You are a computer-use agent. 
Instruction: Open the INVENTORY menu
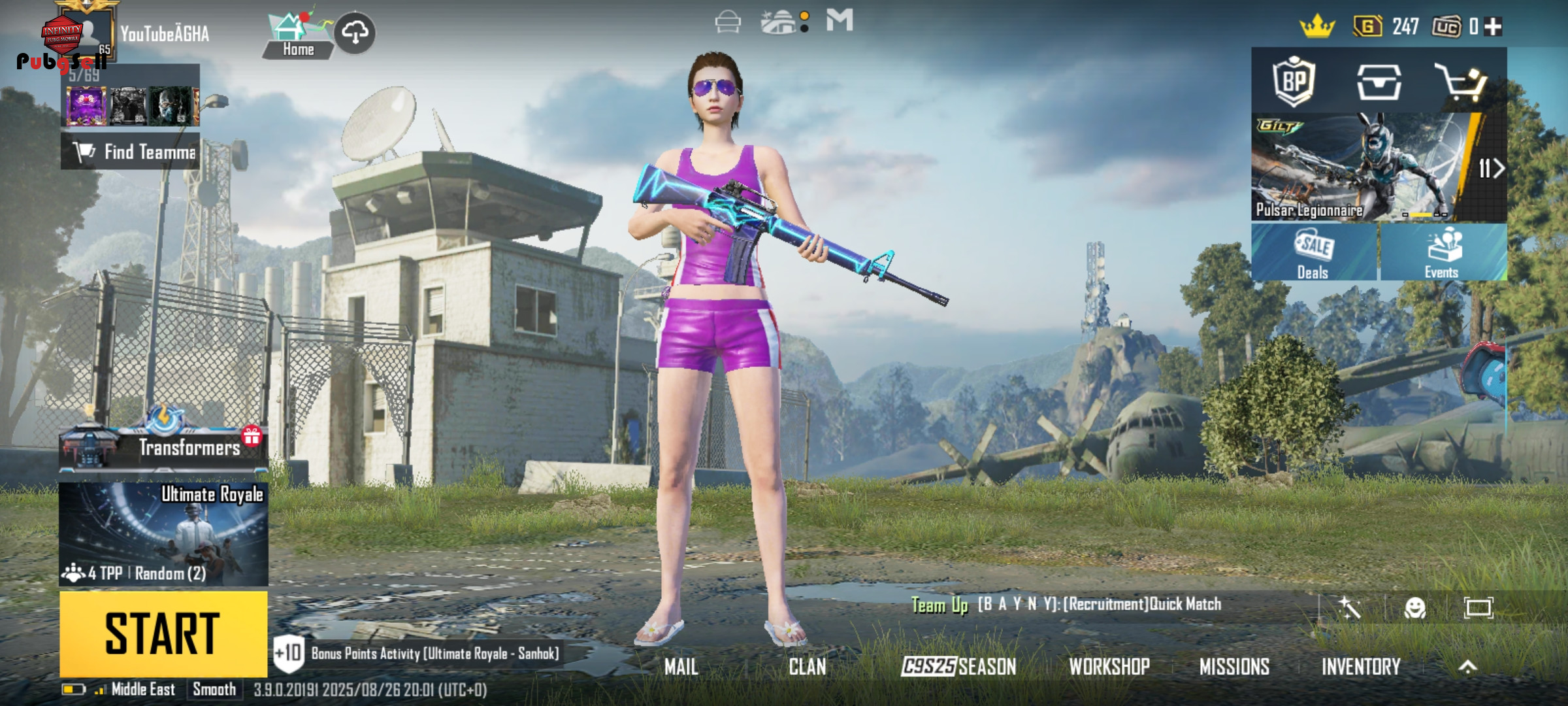[1361, 667]
